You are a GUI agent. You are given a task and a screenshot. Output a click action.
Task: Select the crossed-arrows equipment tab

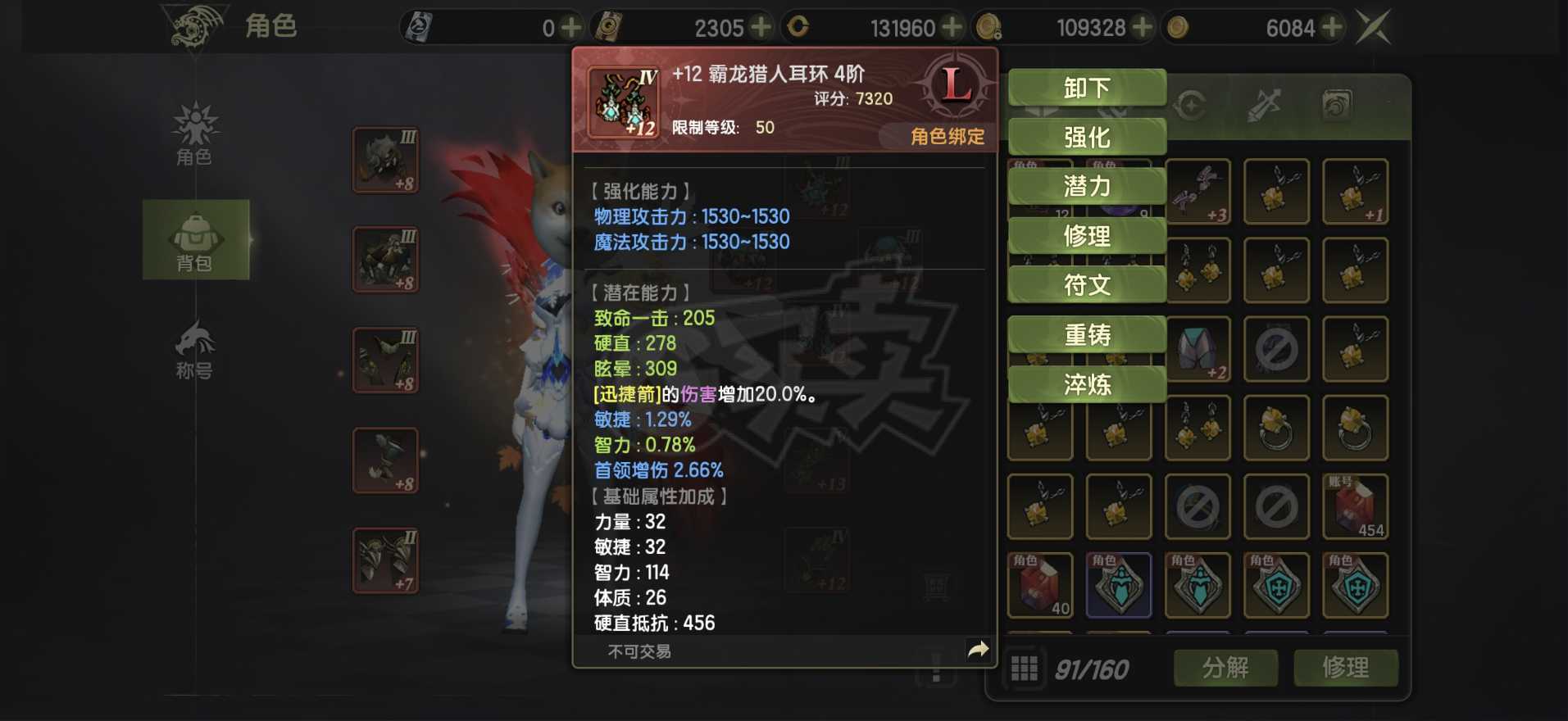coord(1266,104)
